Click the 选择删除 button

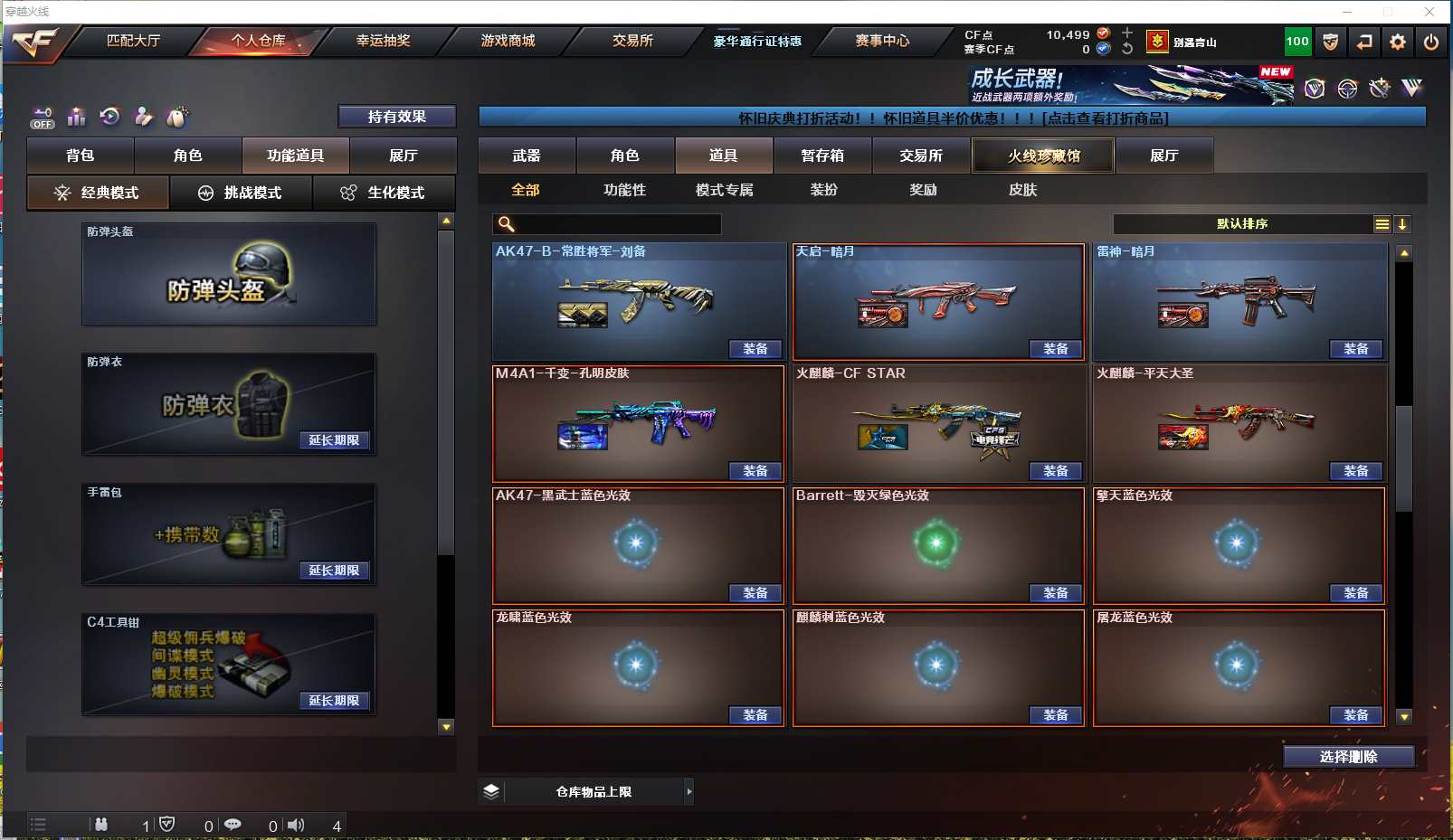(x=1348, y=757)
